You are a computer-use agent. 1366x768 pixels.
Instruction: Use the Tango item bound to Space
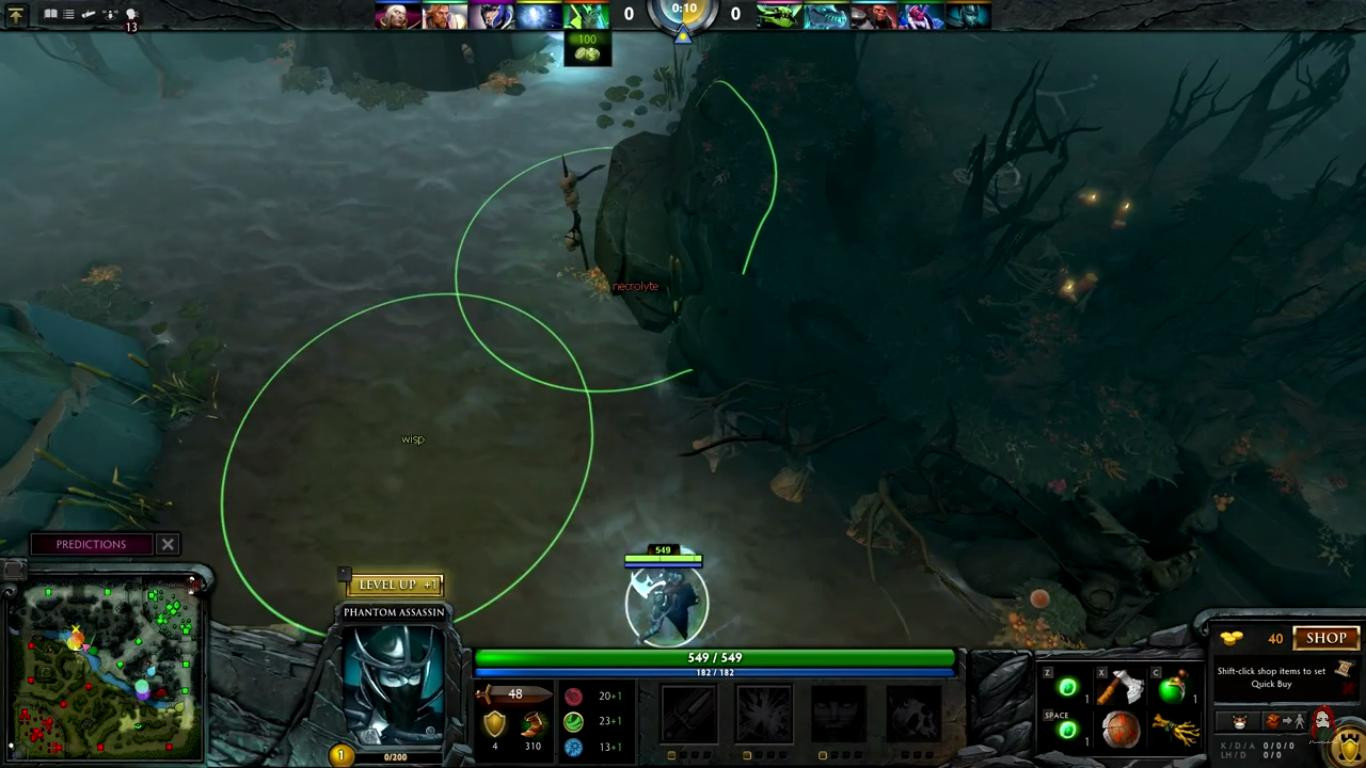(1067, 731)
